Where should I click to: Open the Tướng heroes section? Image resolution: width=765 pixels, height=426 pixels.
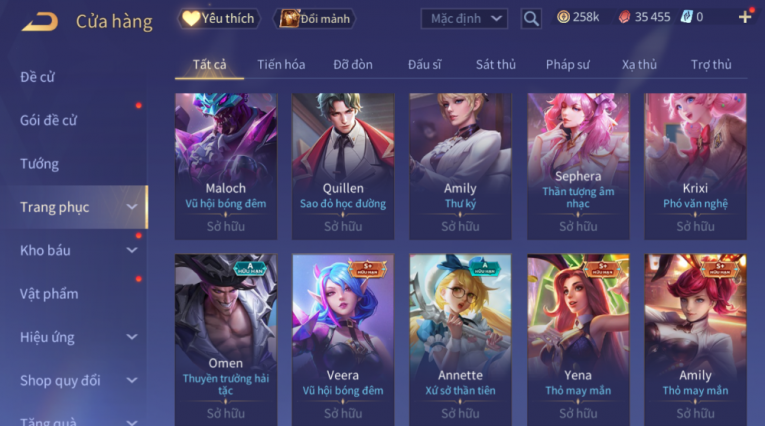tap(40, 164)
